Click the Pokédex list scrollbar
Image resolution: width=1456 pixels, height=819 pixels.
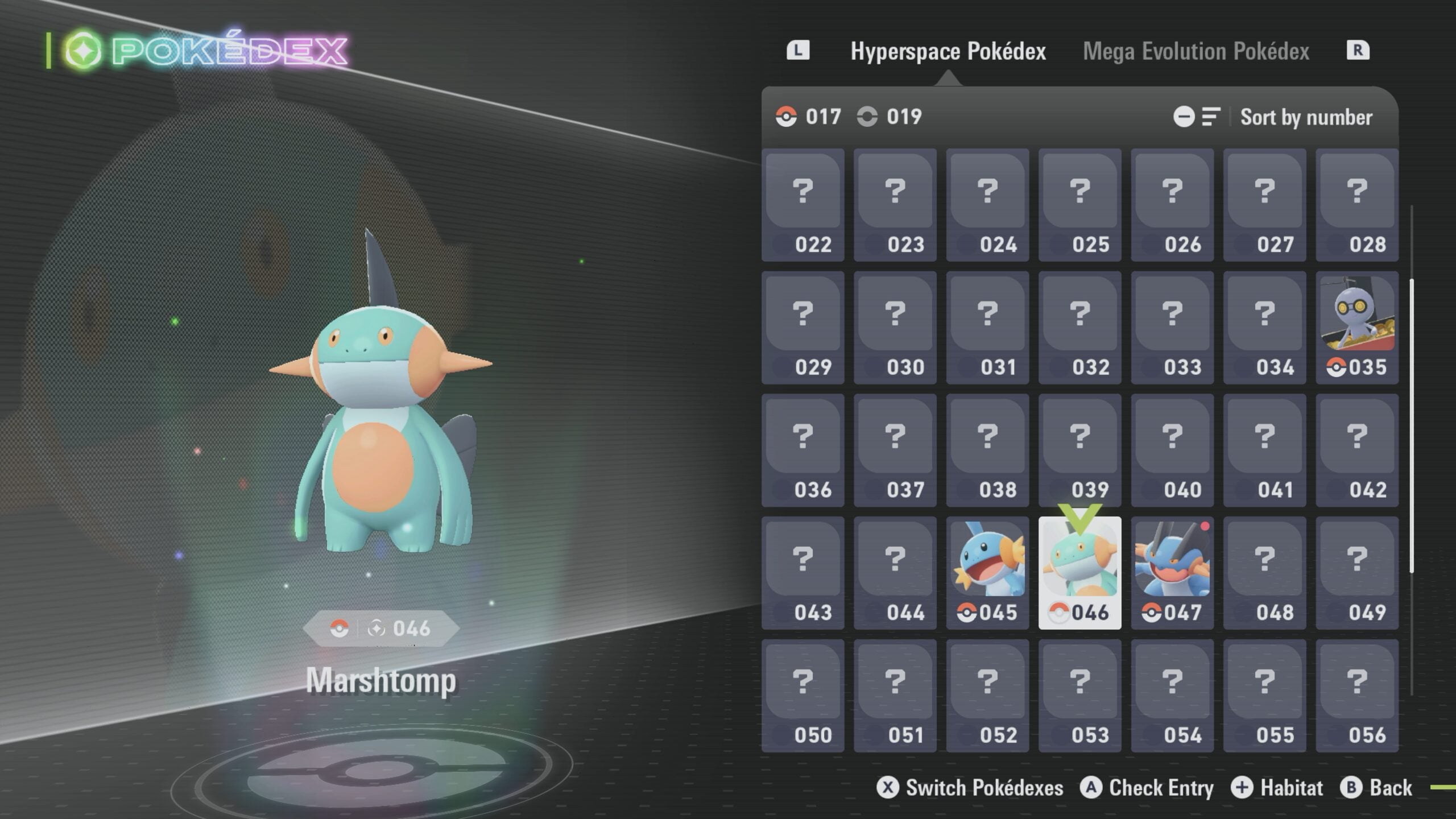tap(1412, 427)
